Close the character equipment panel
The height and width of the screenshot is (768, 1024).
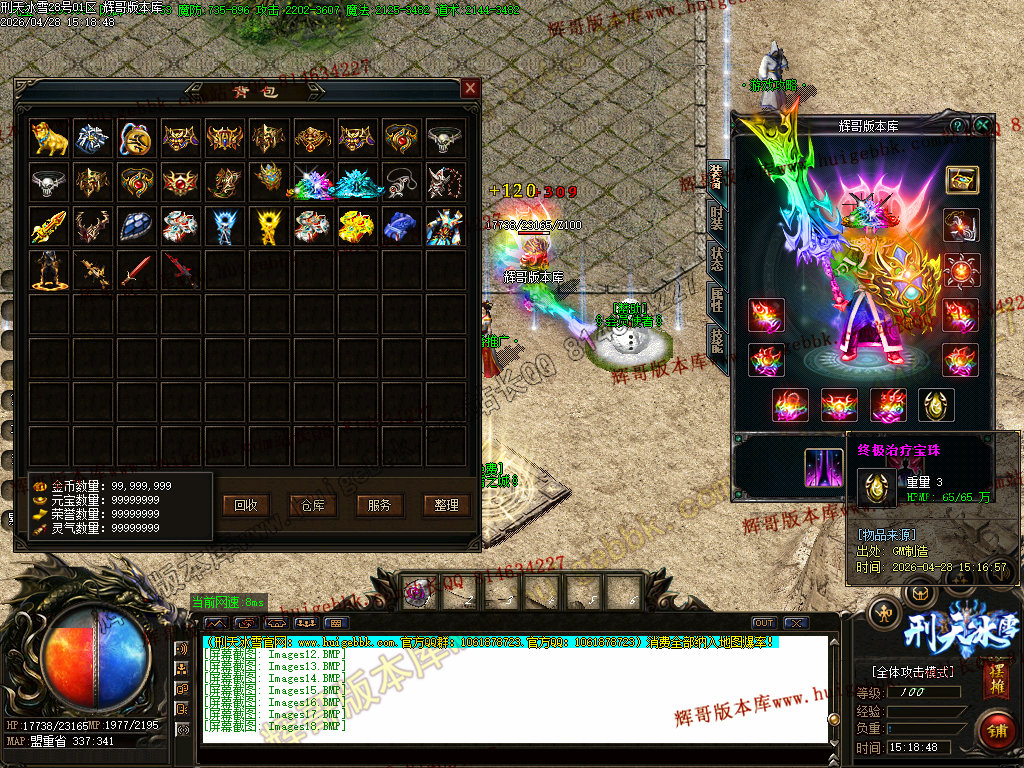983,126
